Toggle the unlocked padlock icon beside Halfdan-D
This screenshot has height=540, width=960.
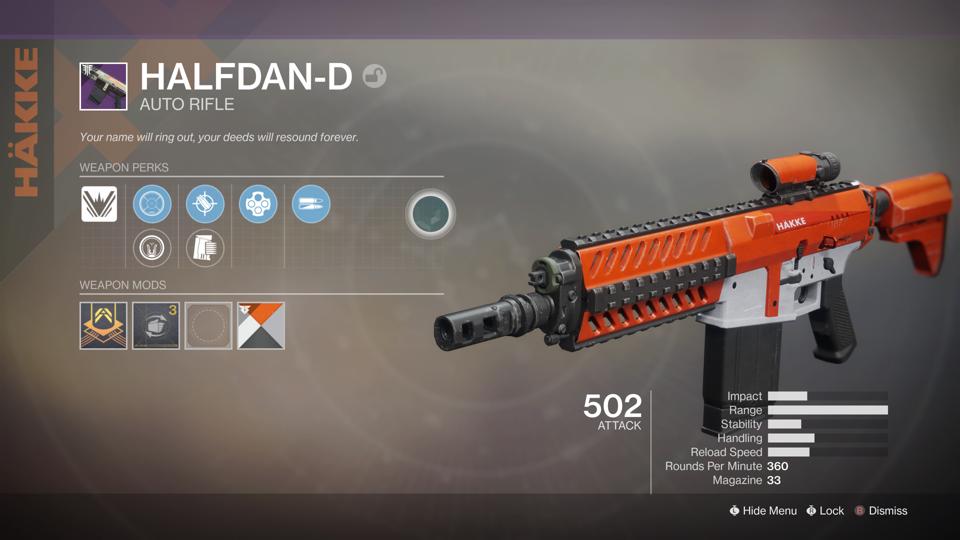(374, 76)
